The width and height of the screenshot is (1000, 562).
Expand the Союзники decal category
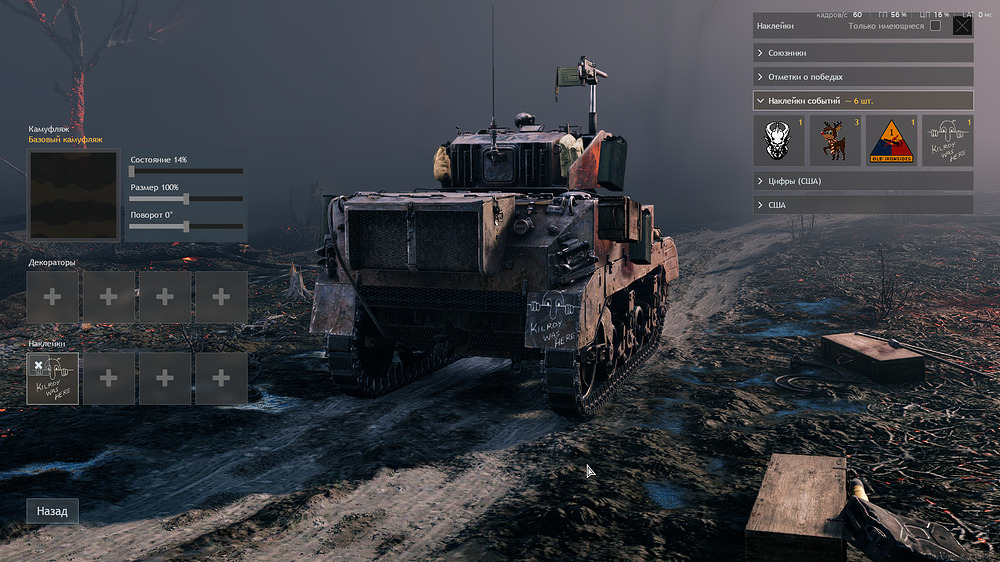pos(862,52)
